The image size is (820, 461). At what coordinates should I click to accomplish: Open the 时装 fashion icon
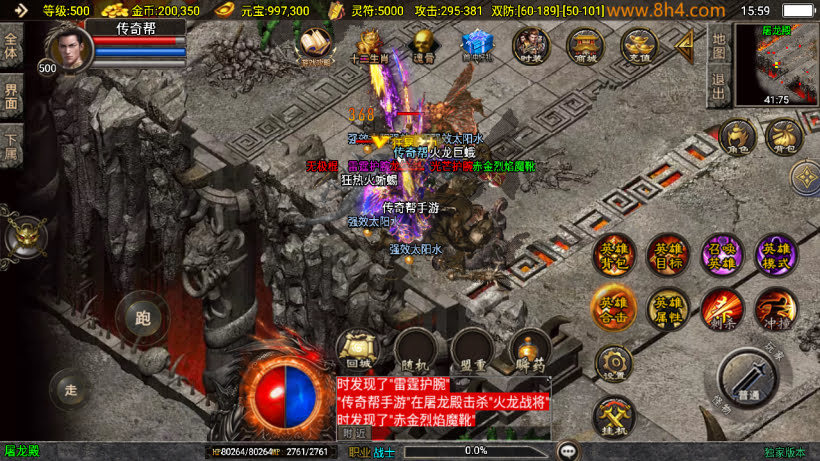coord(531,45)
